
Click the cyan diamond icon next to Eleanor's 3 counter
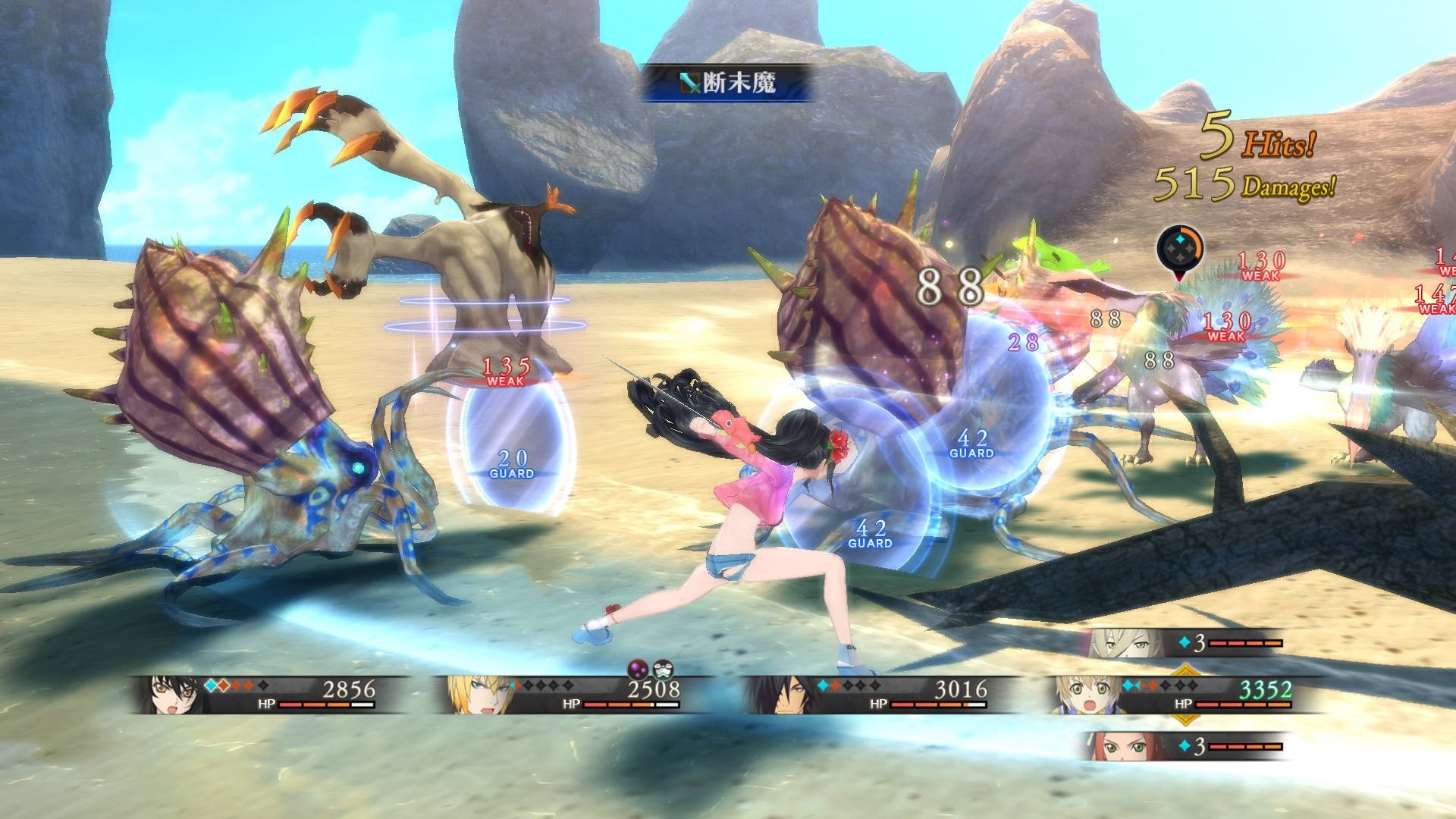(1185, 746)
